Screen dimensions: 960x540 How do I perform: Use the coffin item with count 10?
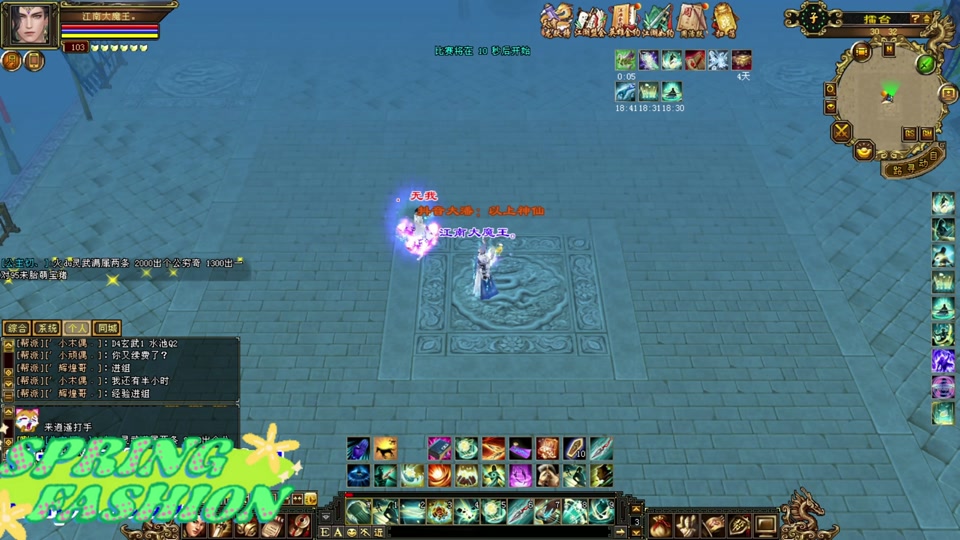tap(573, 449)
